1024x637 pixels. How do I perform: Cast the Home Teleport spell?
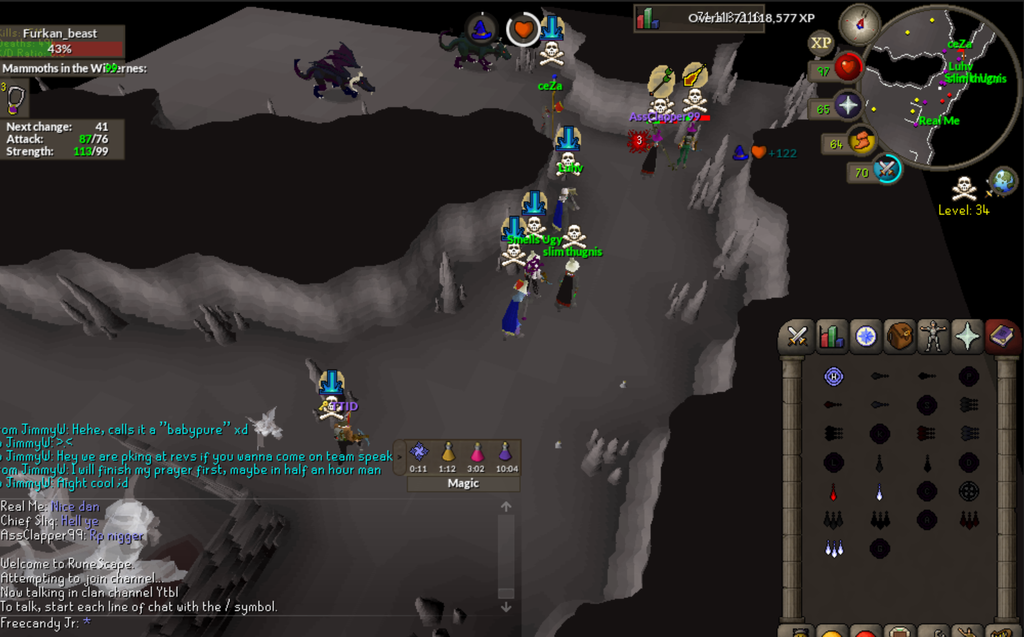point(834,377)
